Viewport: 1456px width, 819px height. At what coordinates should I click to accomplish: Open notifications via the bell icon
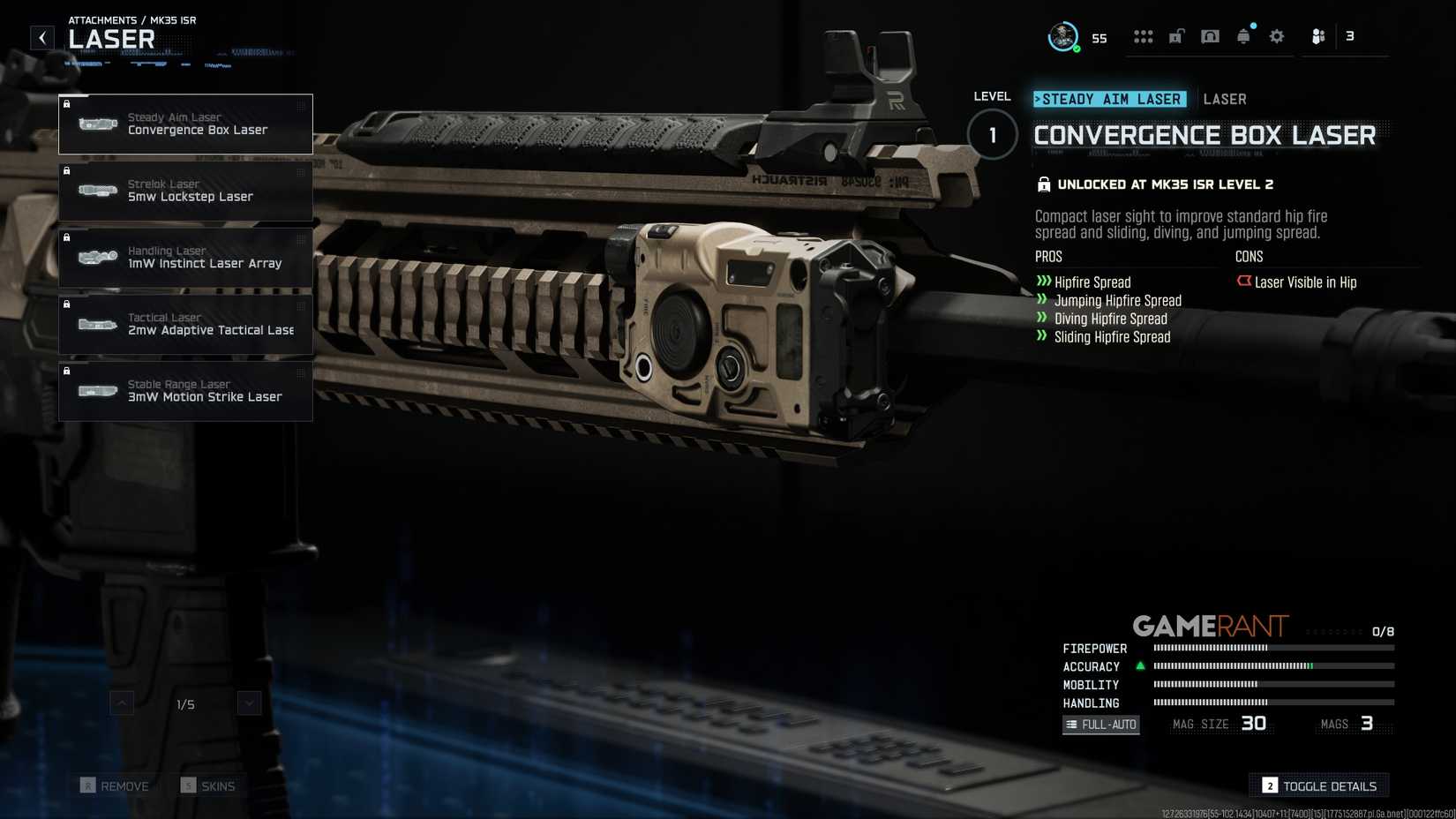click(1243, 36)
